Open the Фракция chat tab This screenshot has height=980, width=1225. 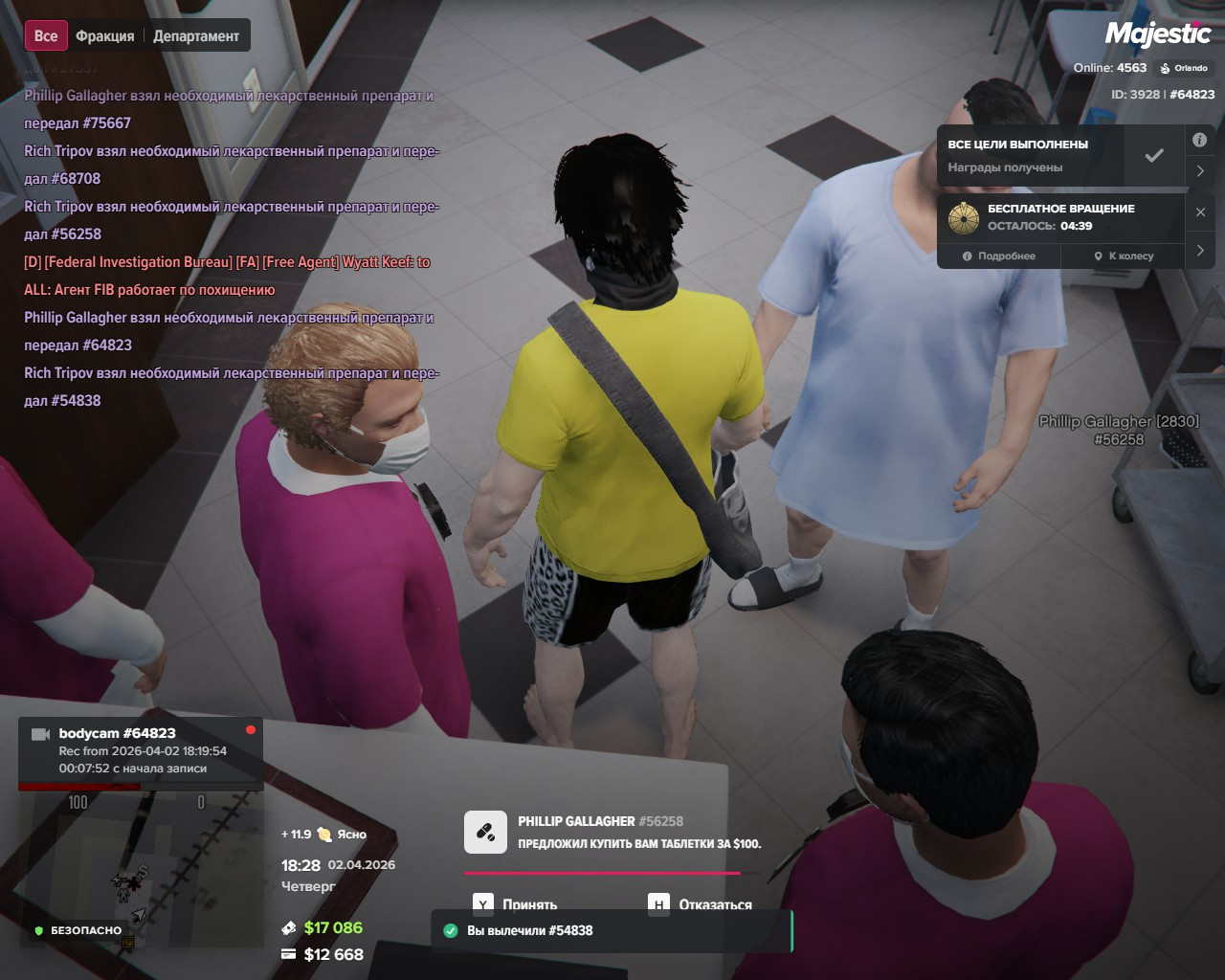coord(105,36)
